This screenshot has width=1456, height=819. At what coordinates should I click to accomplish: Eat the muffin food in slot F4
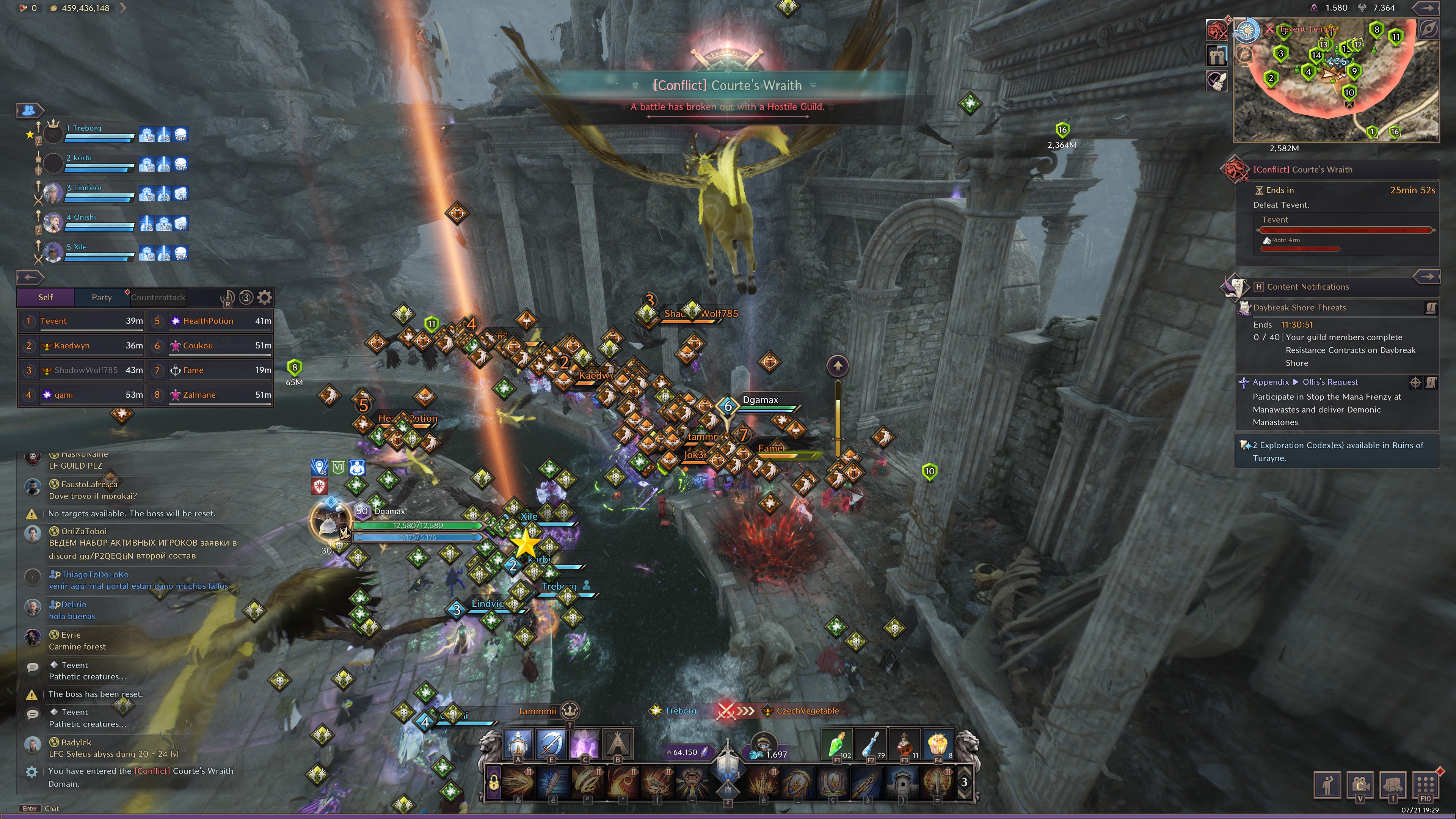pos(938,744)
